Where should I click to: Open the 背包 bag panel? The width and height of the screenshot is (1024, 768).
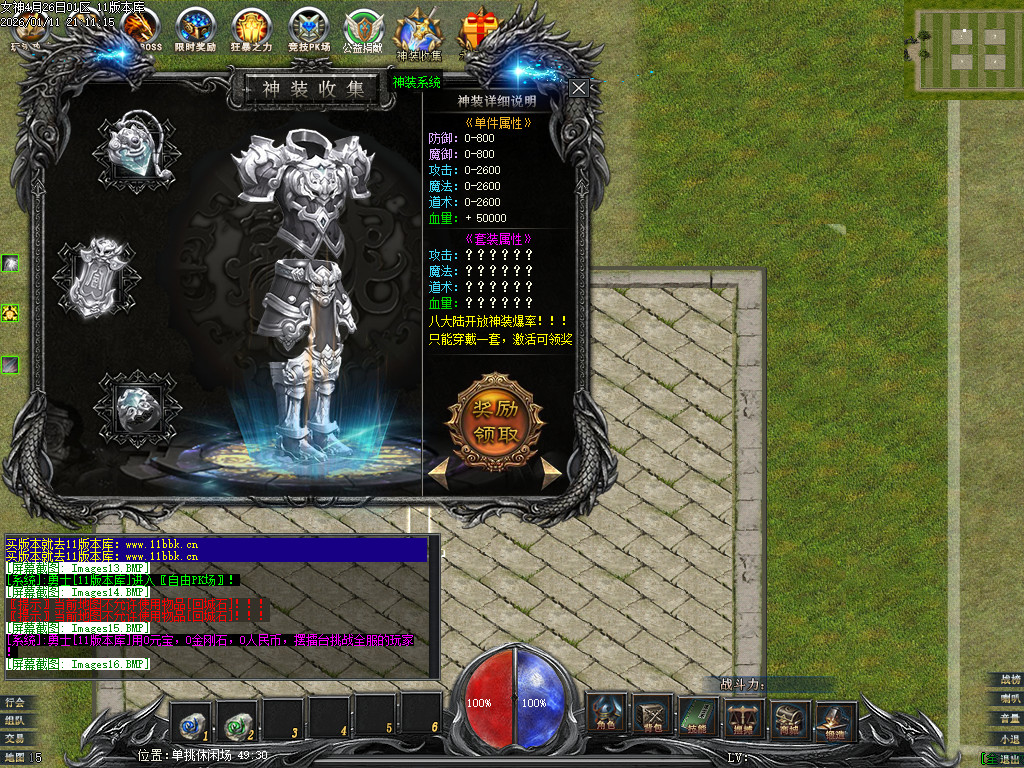pyautogui.click(x=653, y=714)
